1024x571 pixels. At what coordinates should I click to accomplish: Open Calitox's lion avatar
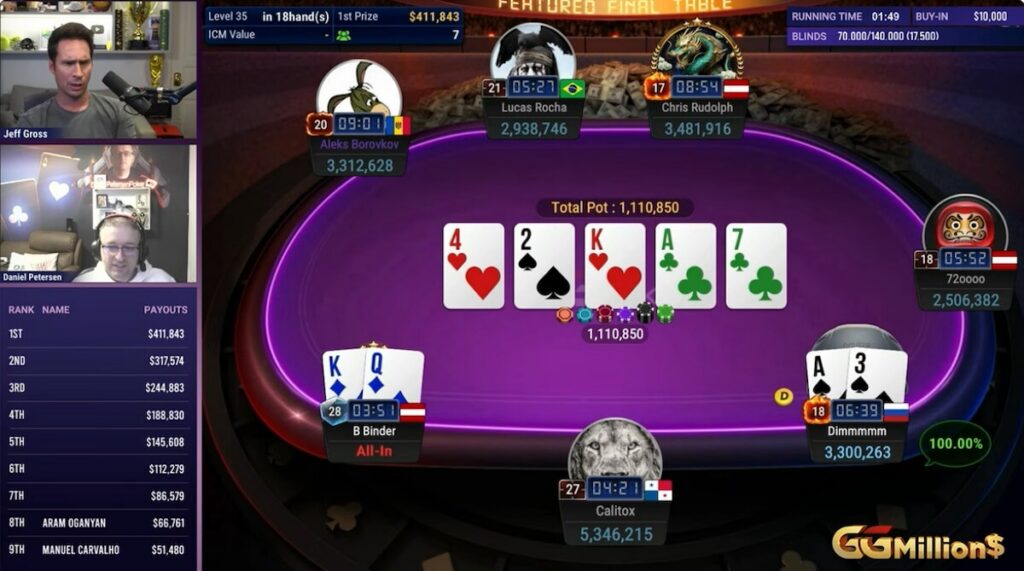click(x=615, y=452)
